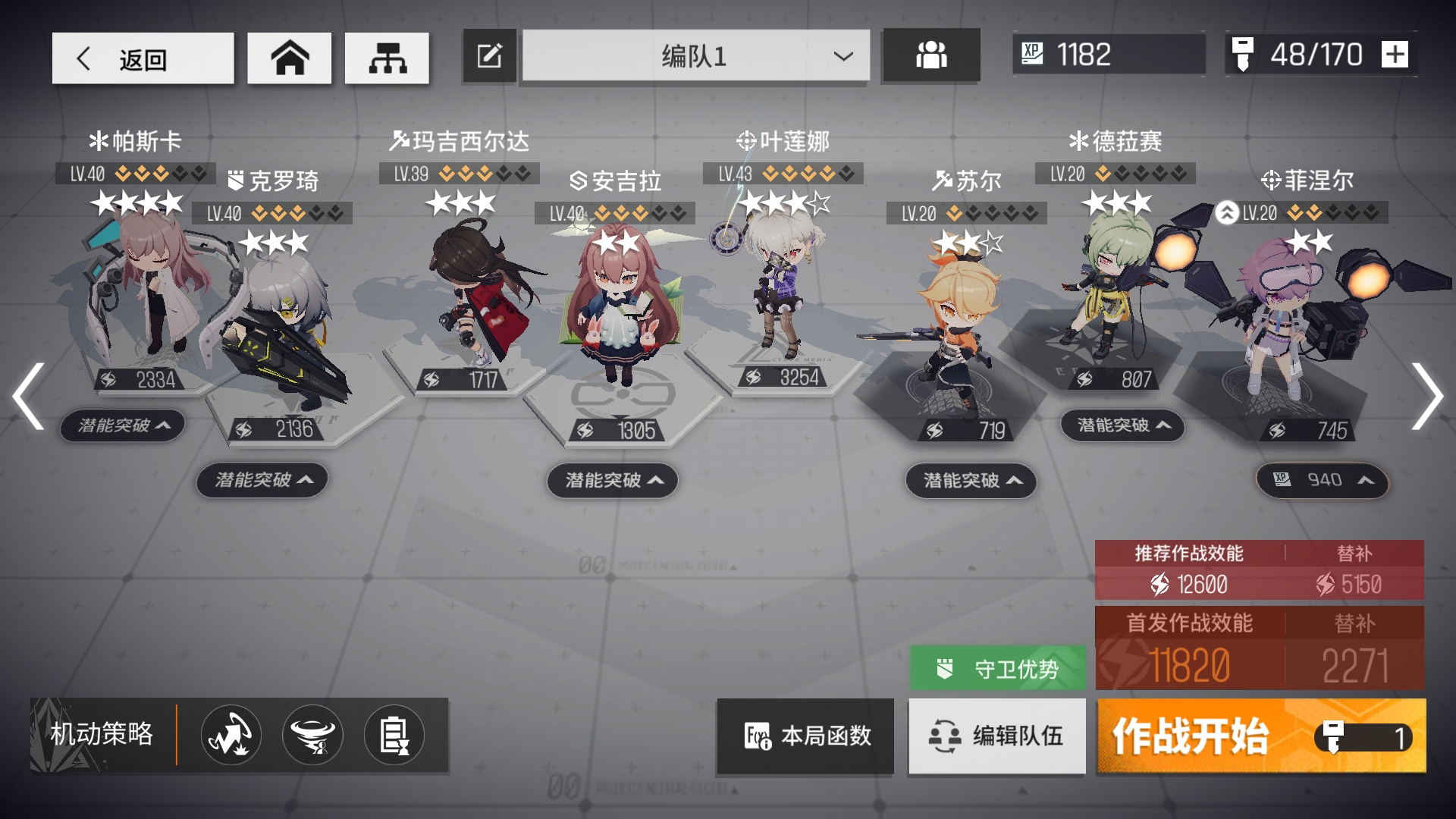The image size is (1456, 819).
Task: Expand 苏尔's 潜能突破 panel
Action: pyautogui.click(x=970, y=481)
